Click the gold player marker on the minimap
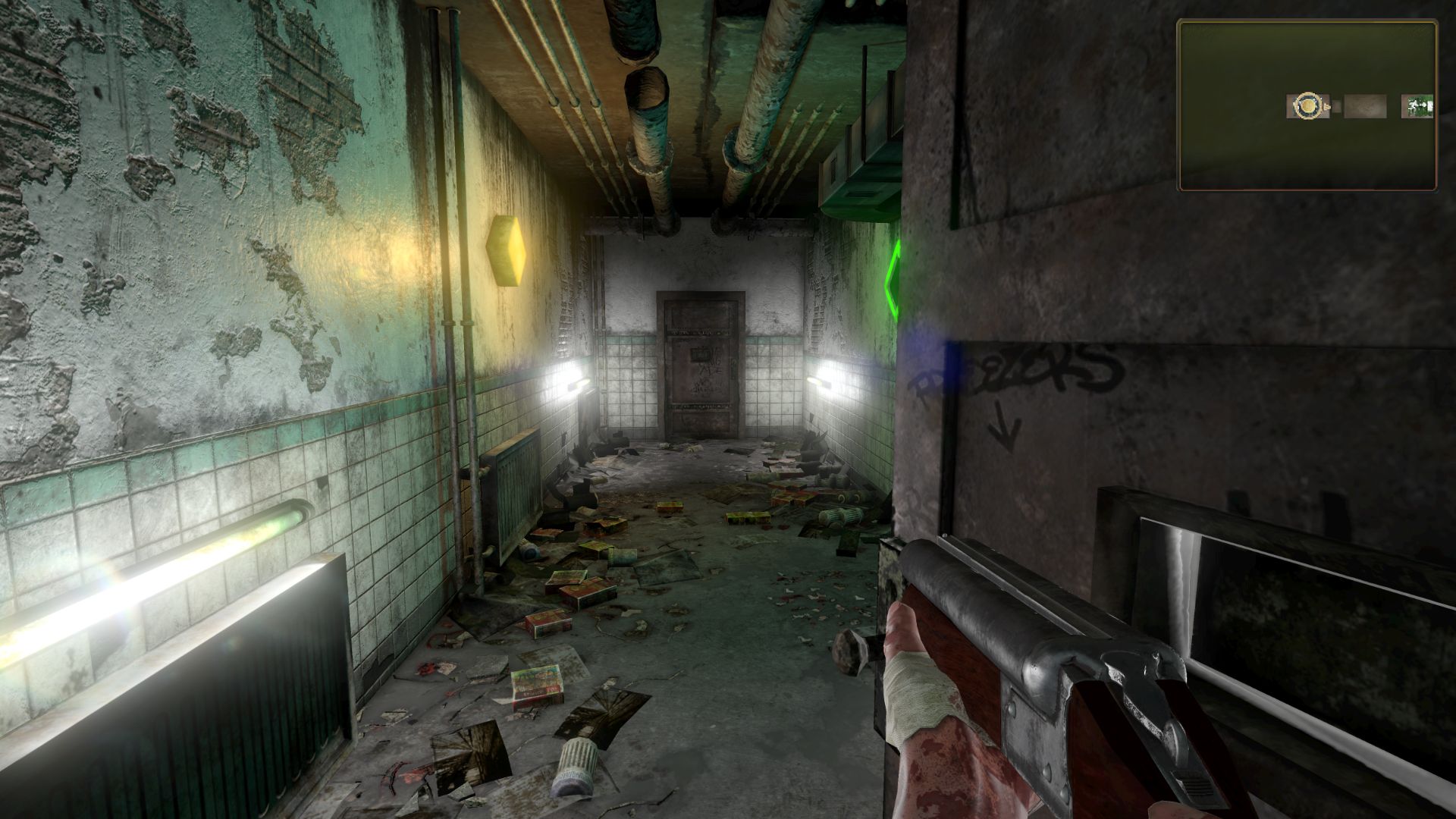 [x=1307, y=106]
